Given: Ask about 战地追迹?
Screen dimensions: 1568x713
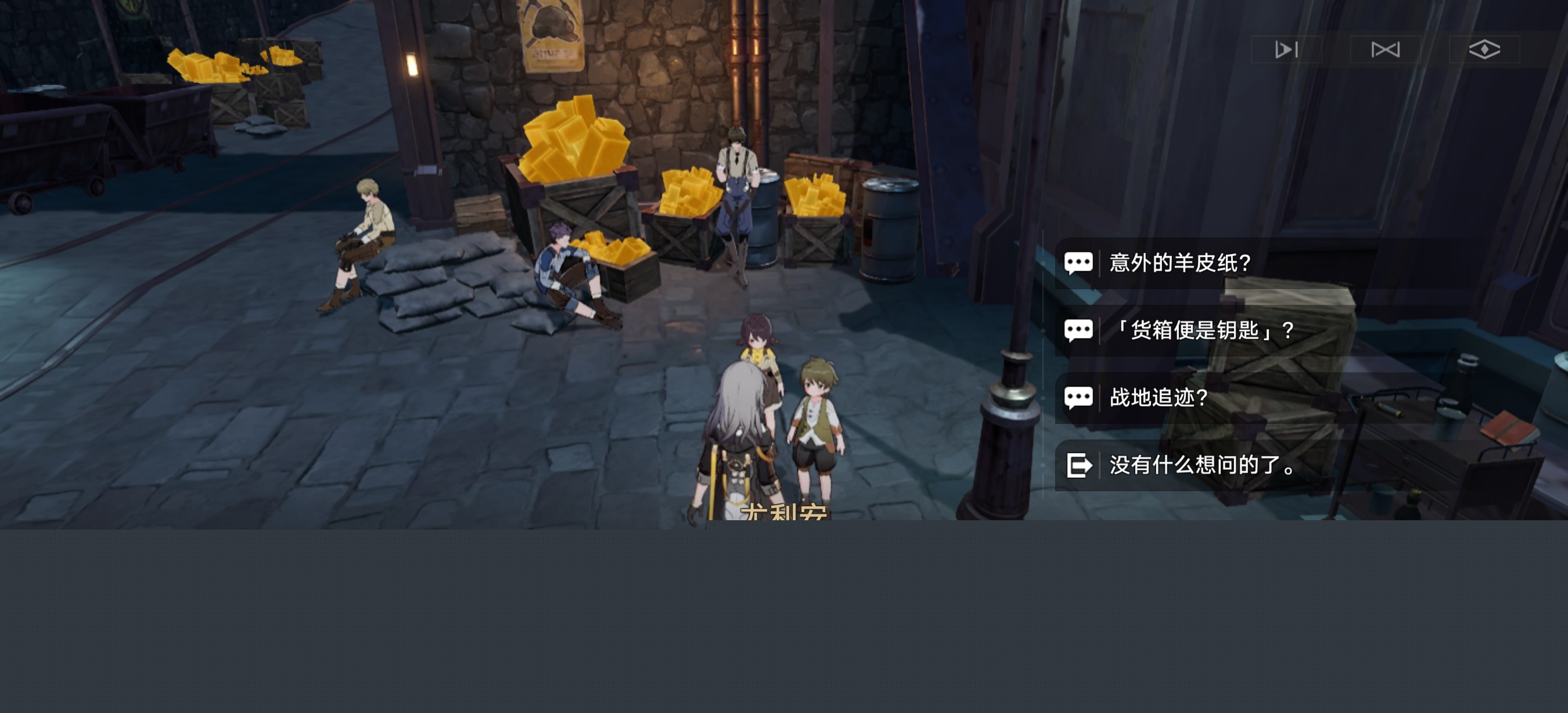Looking at the screenshot, I should pos(1159,398).
